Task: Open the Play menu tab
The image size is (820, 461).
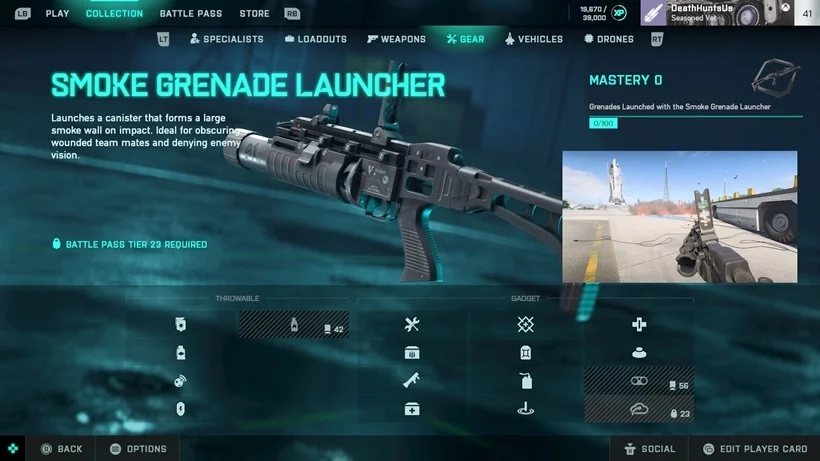Action: pos(57,14)
